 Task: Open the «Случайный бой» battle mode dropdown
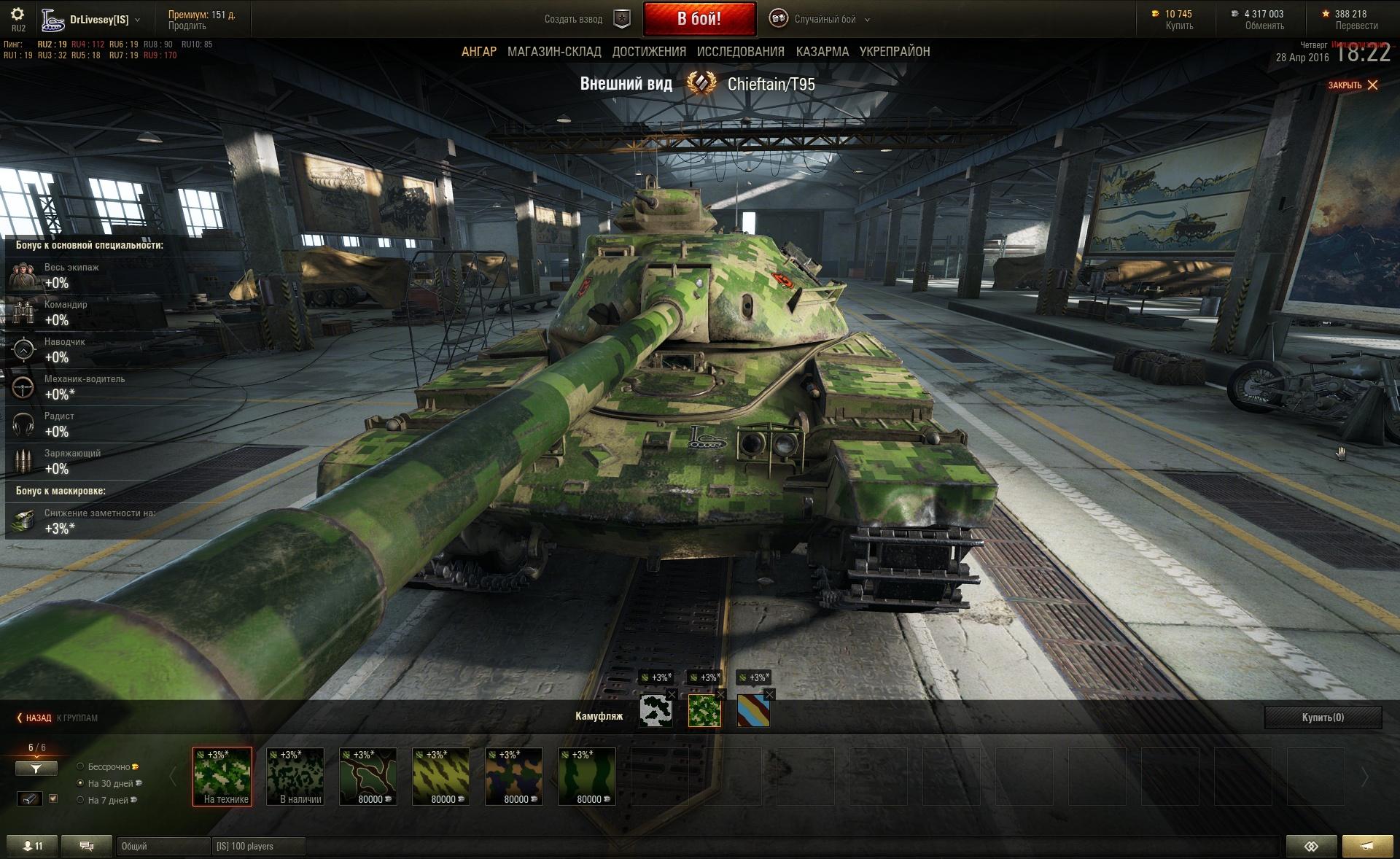coord(824,20)
